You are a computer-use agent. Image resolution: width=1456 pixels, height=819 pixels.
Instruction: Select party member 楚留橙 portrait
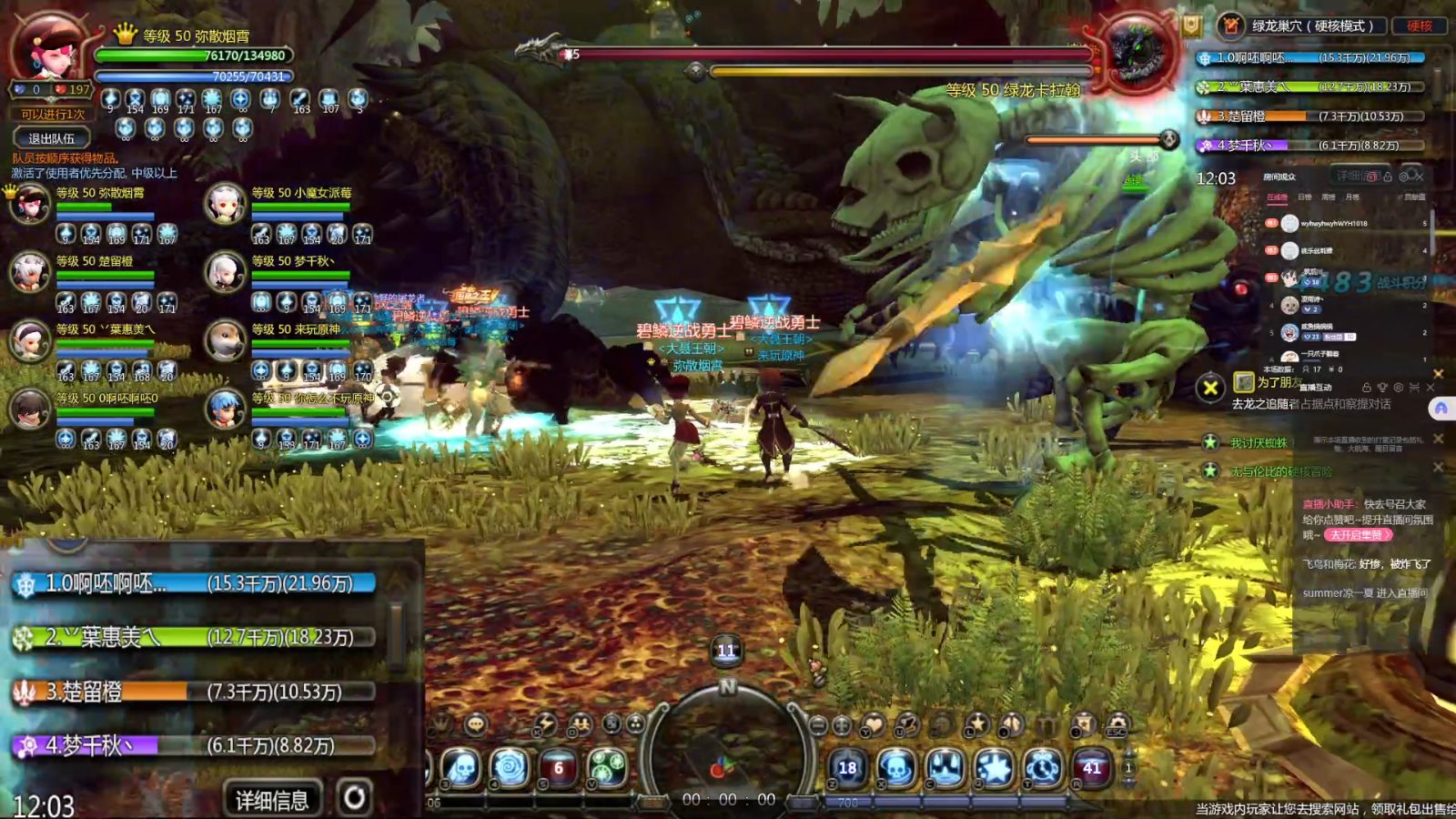(x=29, y=271)
